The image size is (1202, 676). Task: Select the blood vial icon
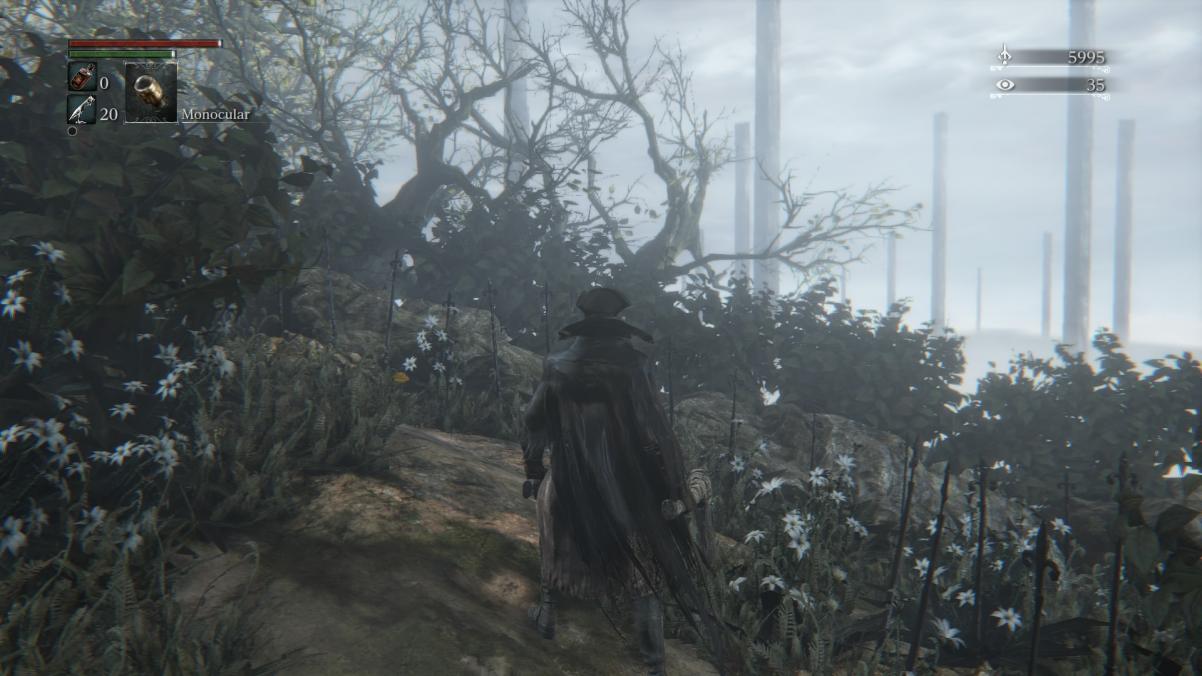click(82, 78)
